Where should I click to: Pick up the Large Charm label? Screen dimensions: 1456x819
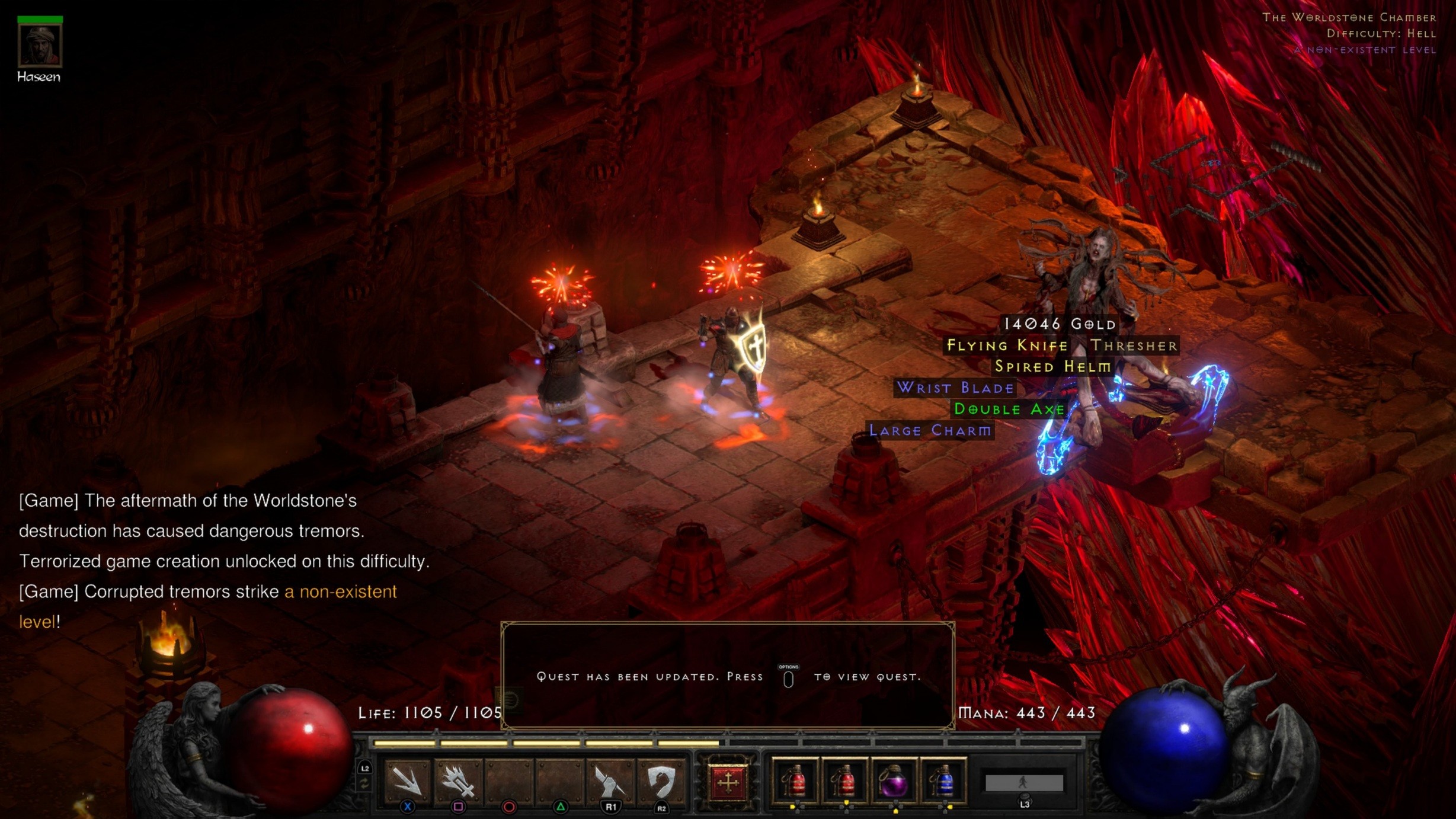click(930, 430)
